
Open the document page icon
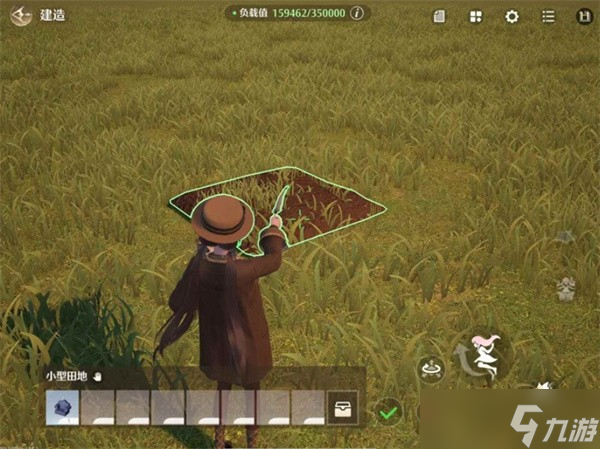point(439,16)
